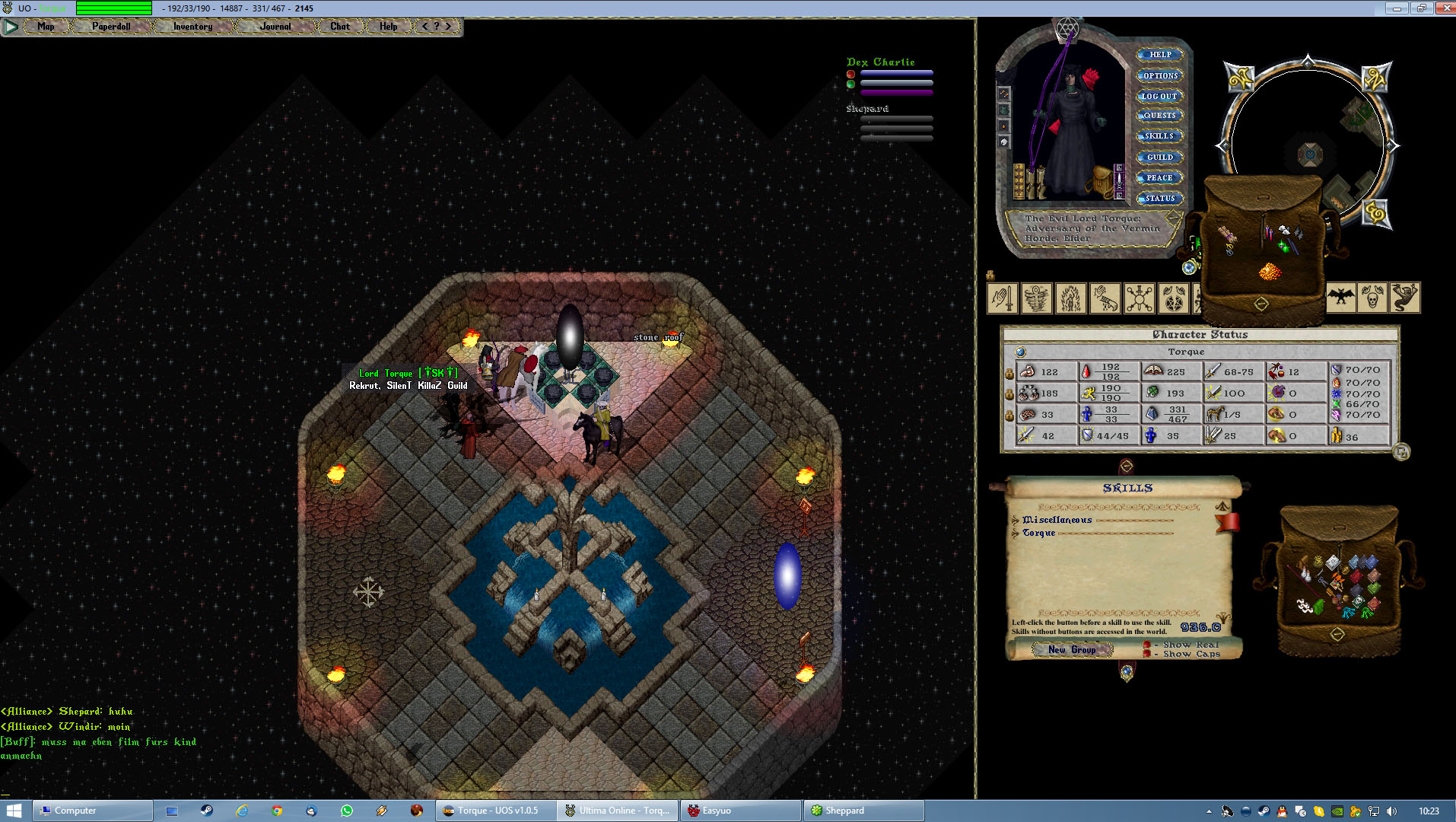Open the GUILD panel

(1159, 158)
